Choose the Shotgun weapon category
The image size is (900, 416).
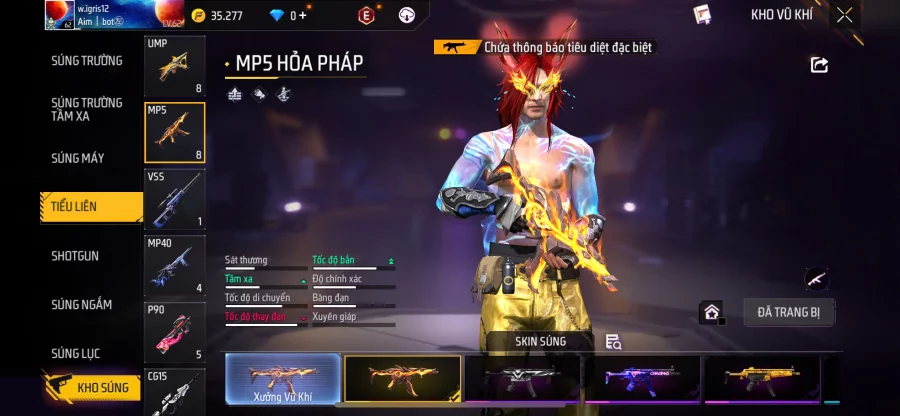(x=75, y=256)
